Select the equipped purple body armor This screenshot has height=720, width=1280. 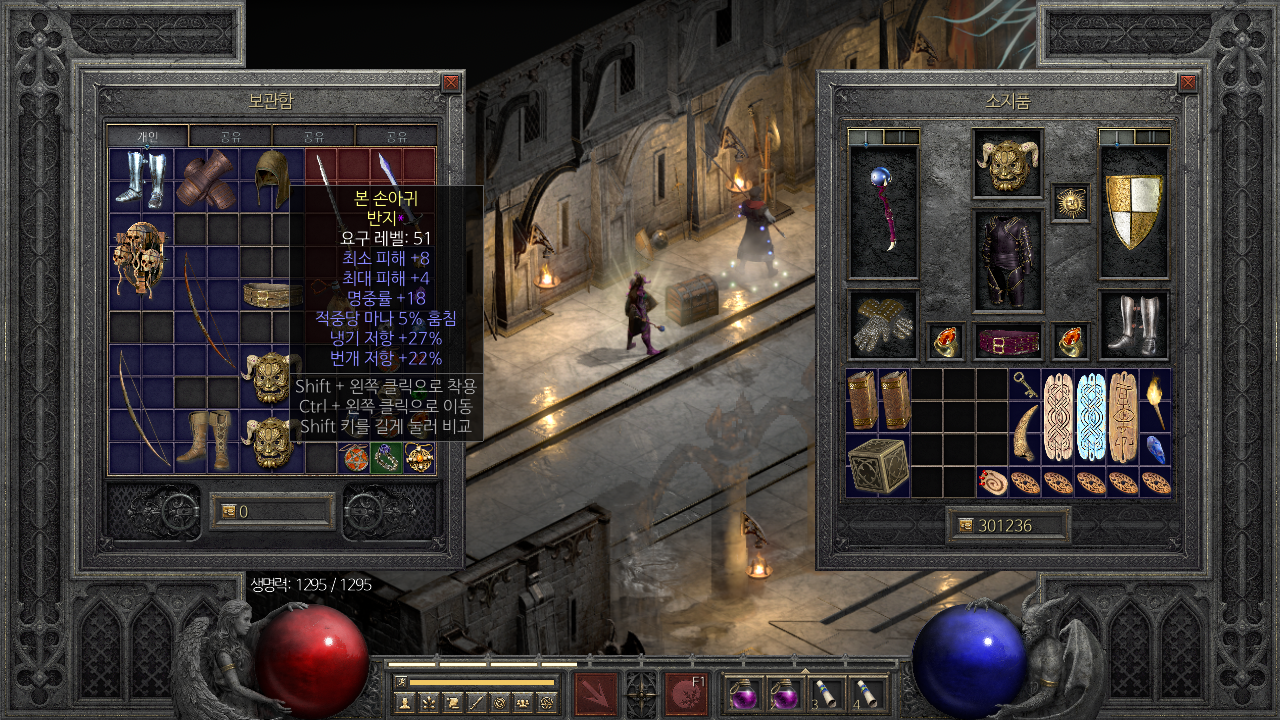pyautogui.click(x=1007, y=260)
